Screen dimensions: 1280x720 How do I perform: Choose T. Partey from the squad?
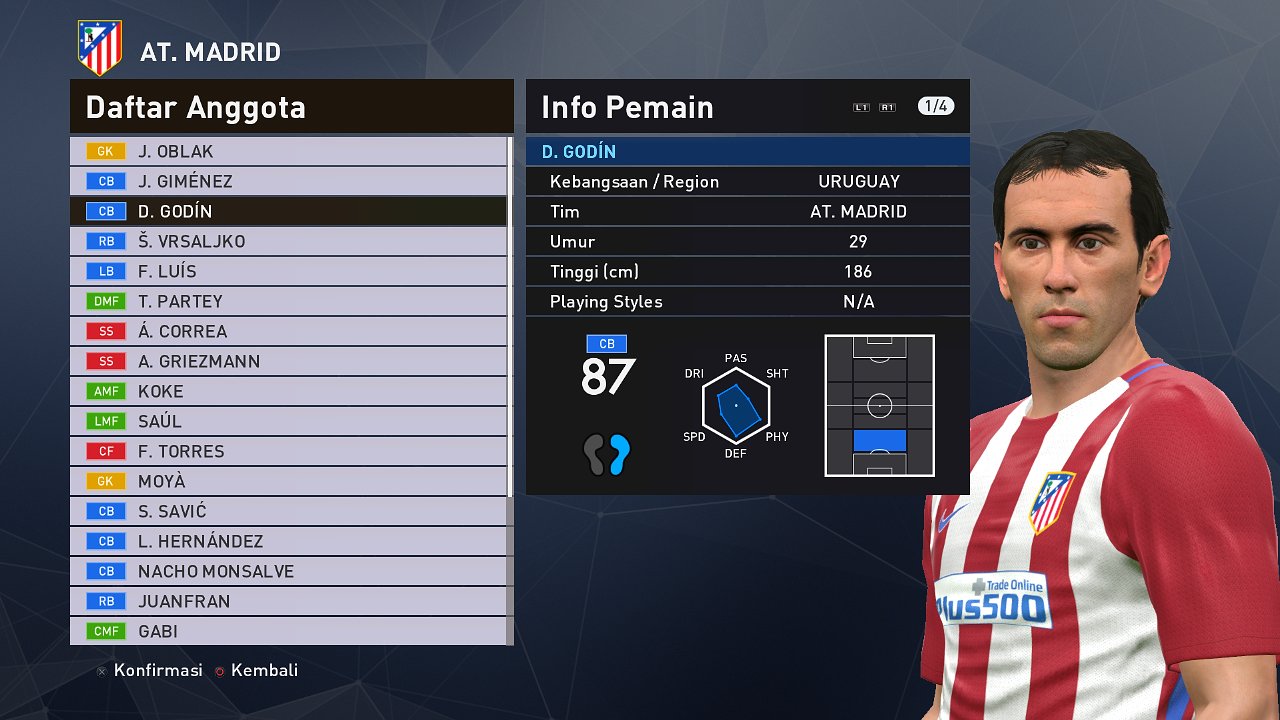288,301
